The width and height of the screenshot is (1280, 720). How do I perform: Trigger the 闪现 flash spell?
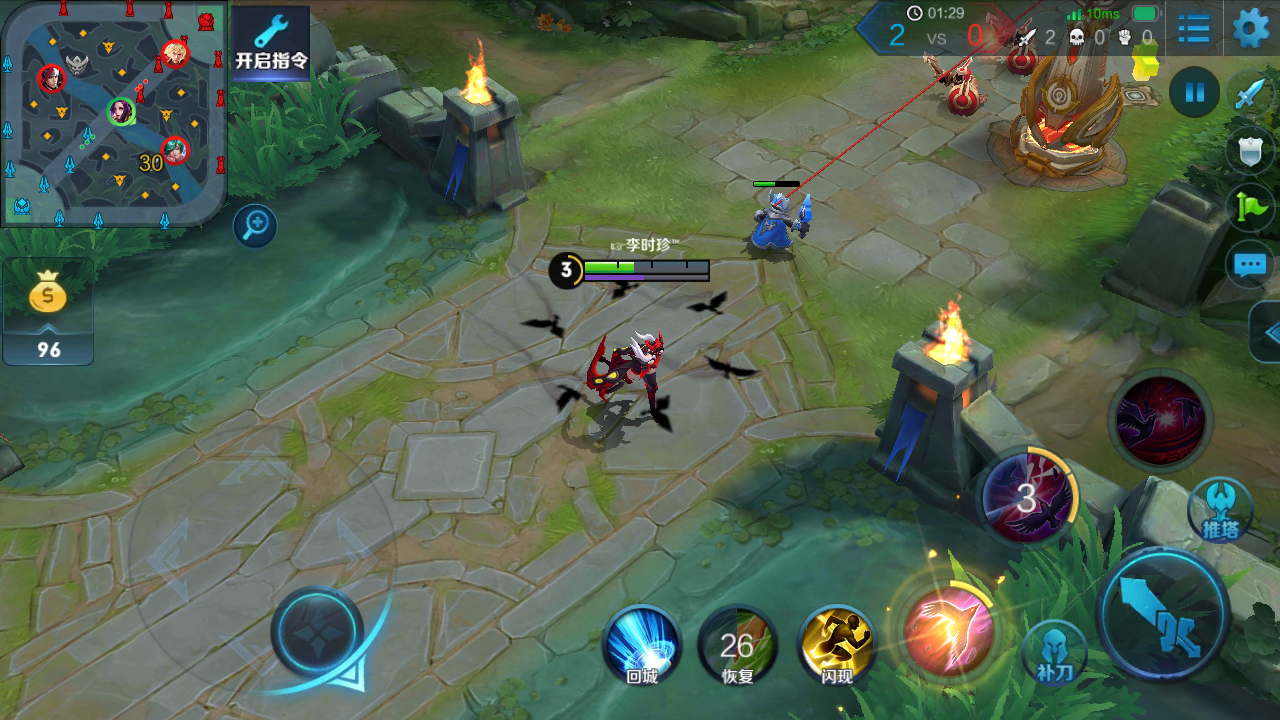[837, 645]
